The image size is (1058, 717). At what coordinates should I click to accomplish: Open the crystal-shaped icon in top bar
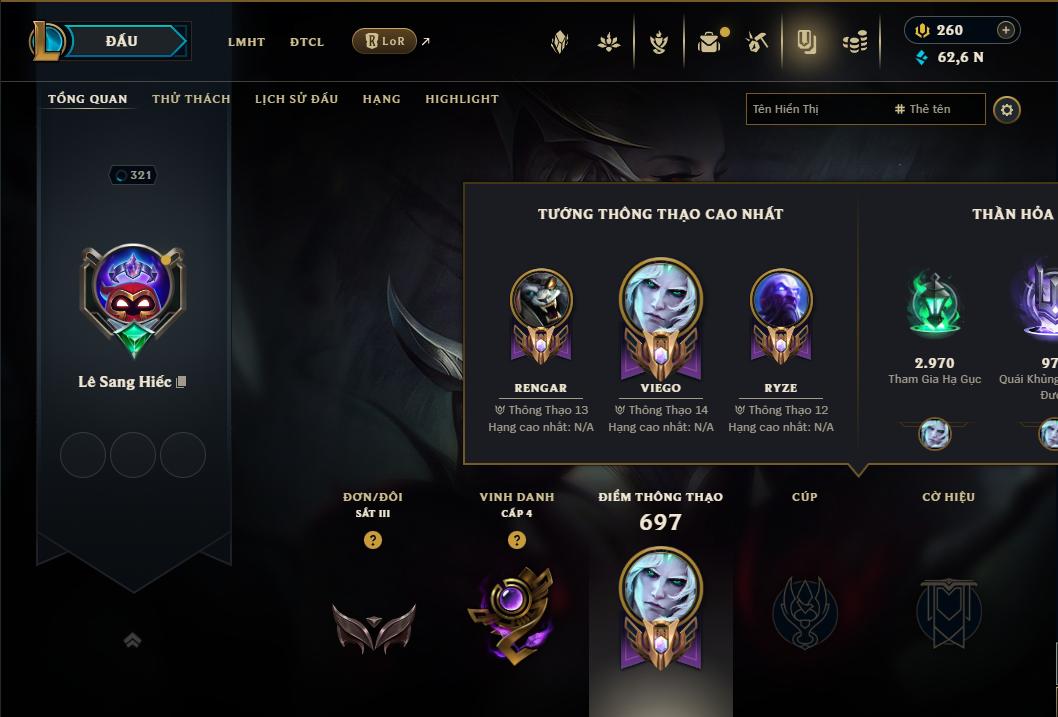click(560, 42)
